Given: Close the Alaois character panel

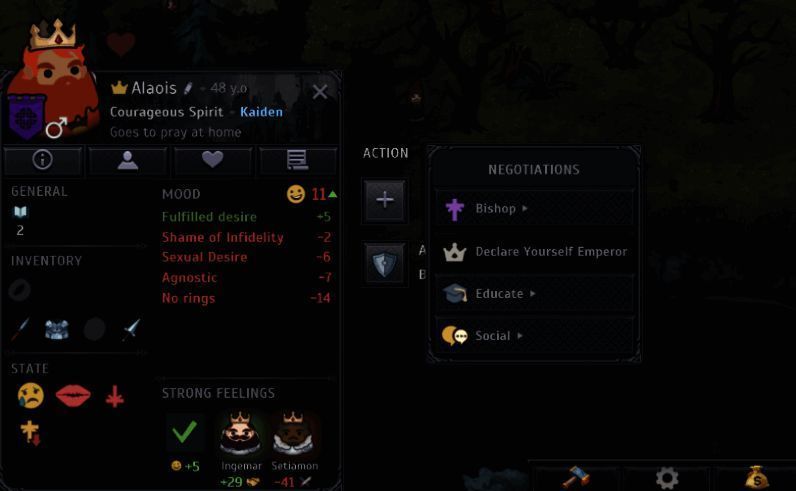Looking at the screenshot, I should click(320, 92).
